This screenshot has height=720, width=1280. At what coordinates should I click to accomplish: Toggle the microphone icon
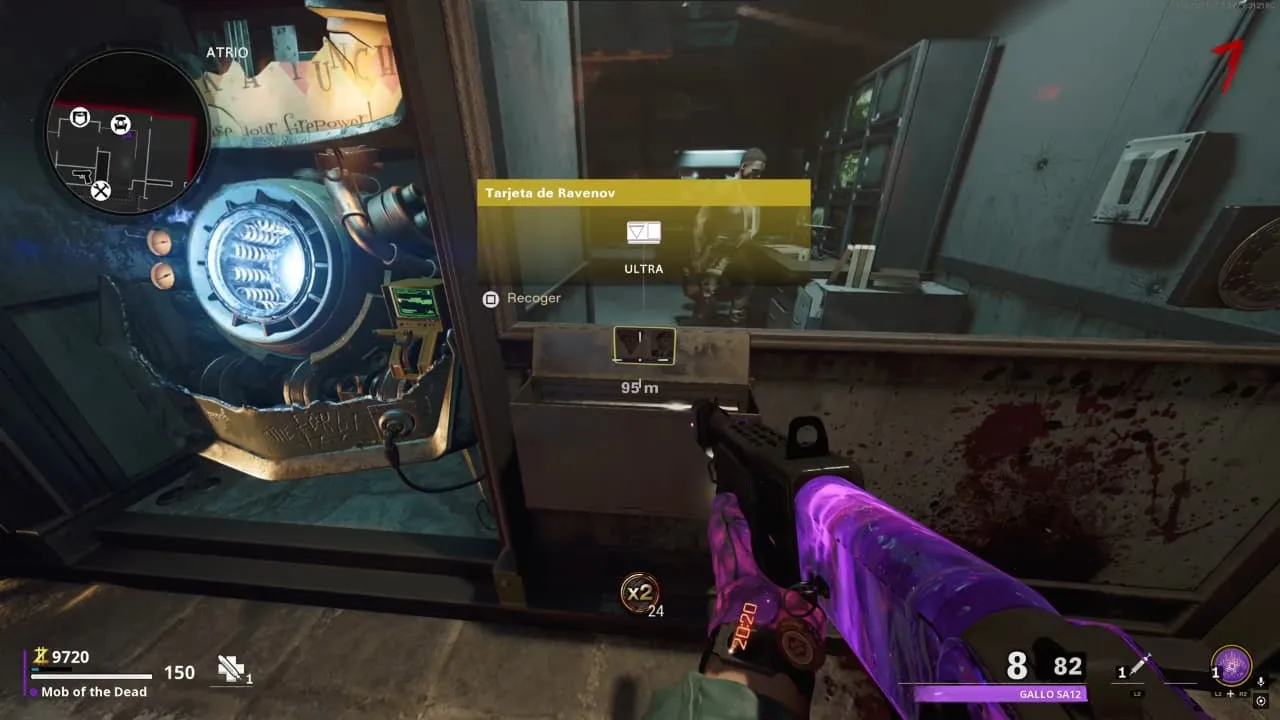pyautogui.click(x=1260, y=681)
